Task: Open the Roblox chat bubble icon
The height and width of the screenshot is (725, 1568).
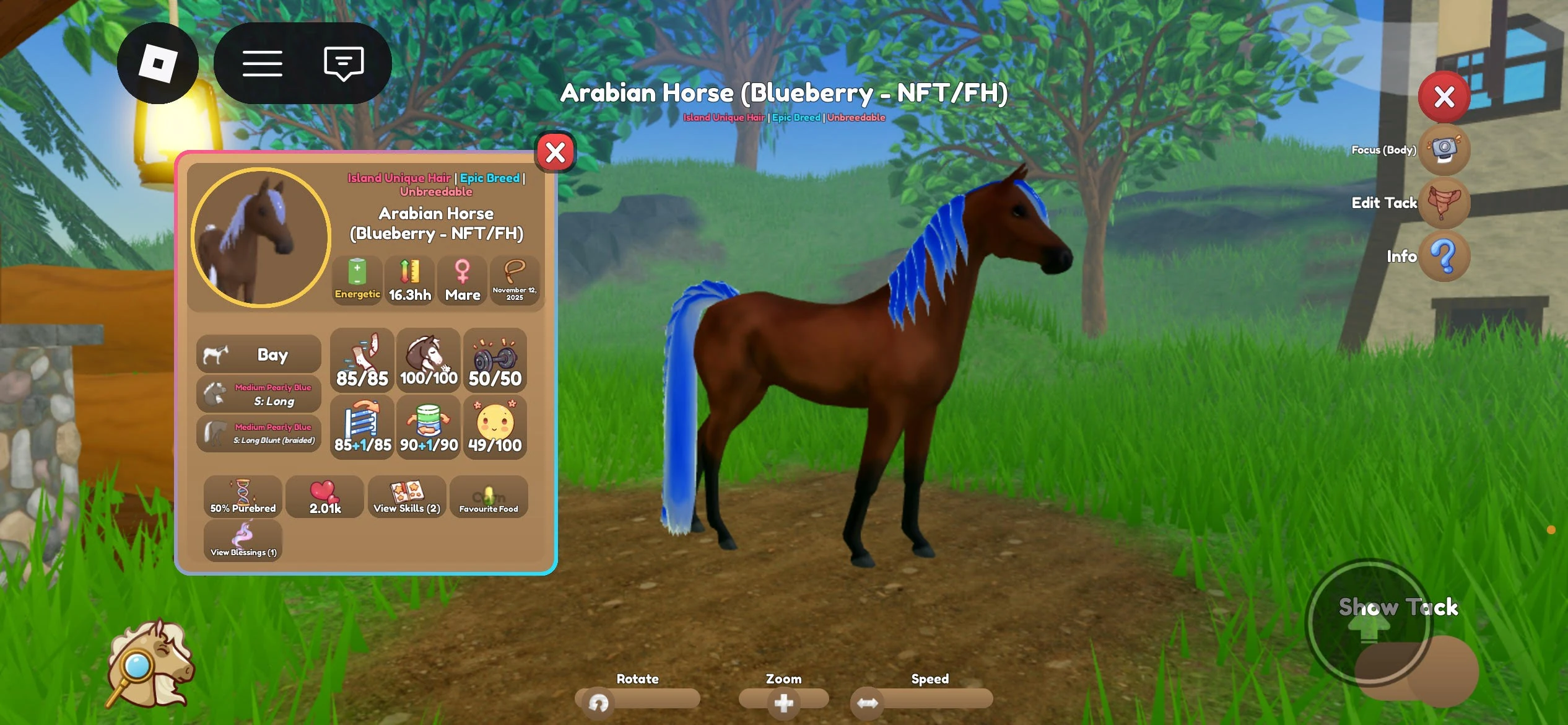Action: [x=342, y=62]
